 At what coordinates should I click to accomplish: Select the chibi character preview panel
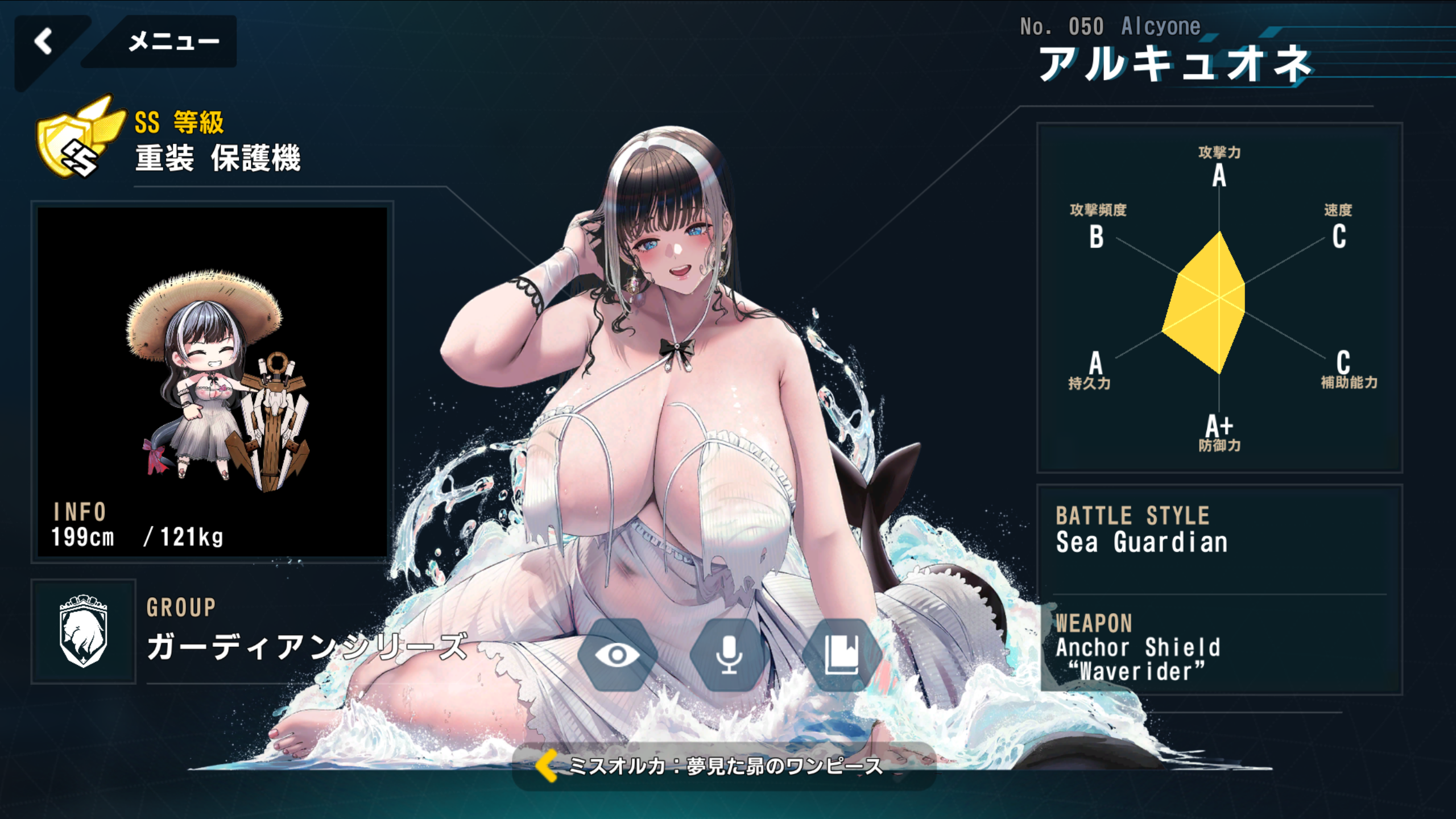tap(212, 381)
